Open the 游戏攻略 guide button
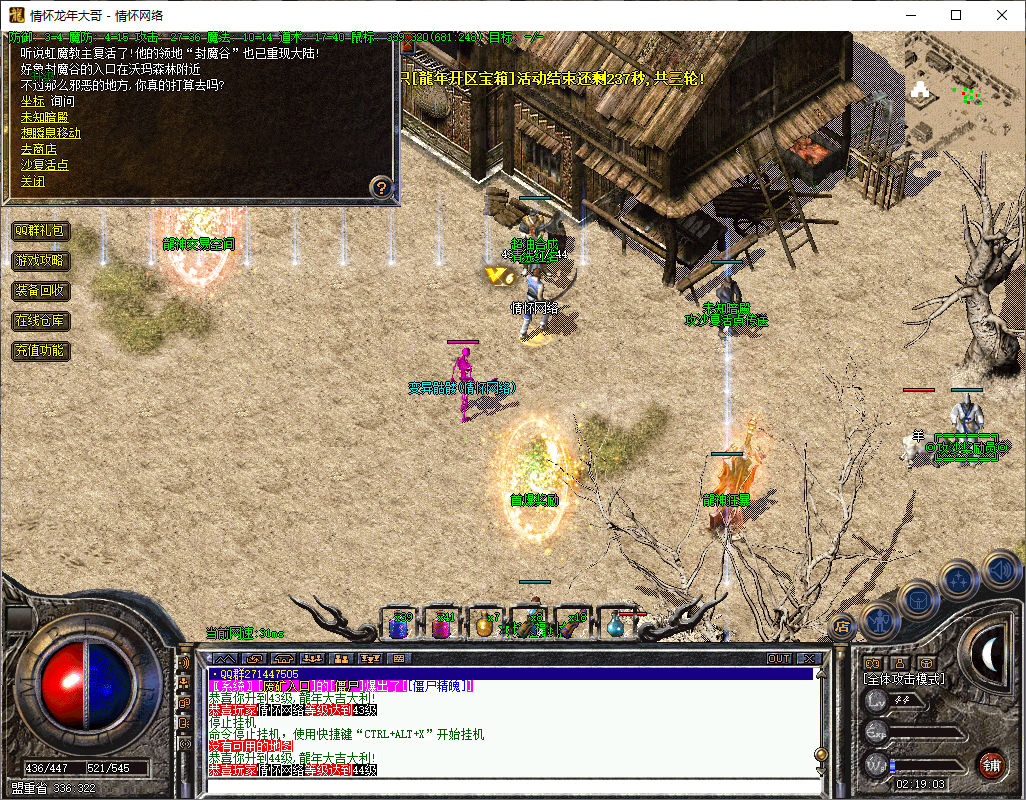Viewport: 1026px width, 800px height. [40, 261]
